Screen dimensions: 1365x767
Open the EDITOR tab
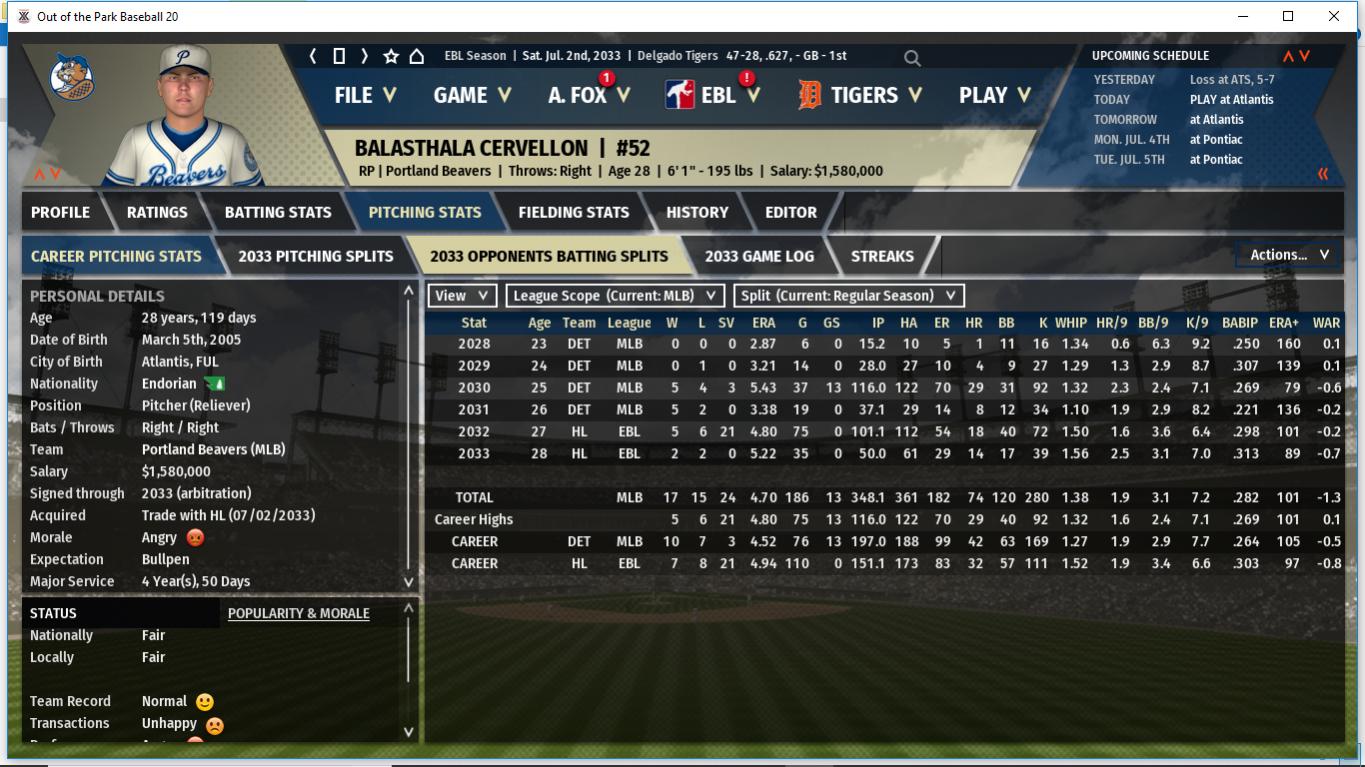(x=790, y=212)
